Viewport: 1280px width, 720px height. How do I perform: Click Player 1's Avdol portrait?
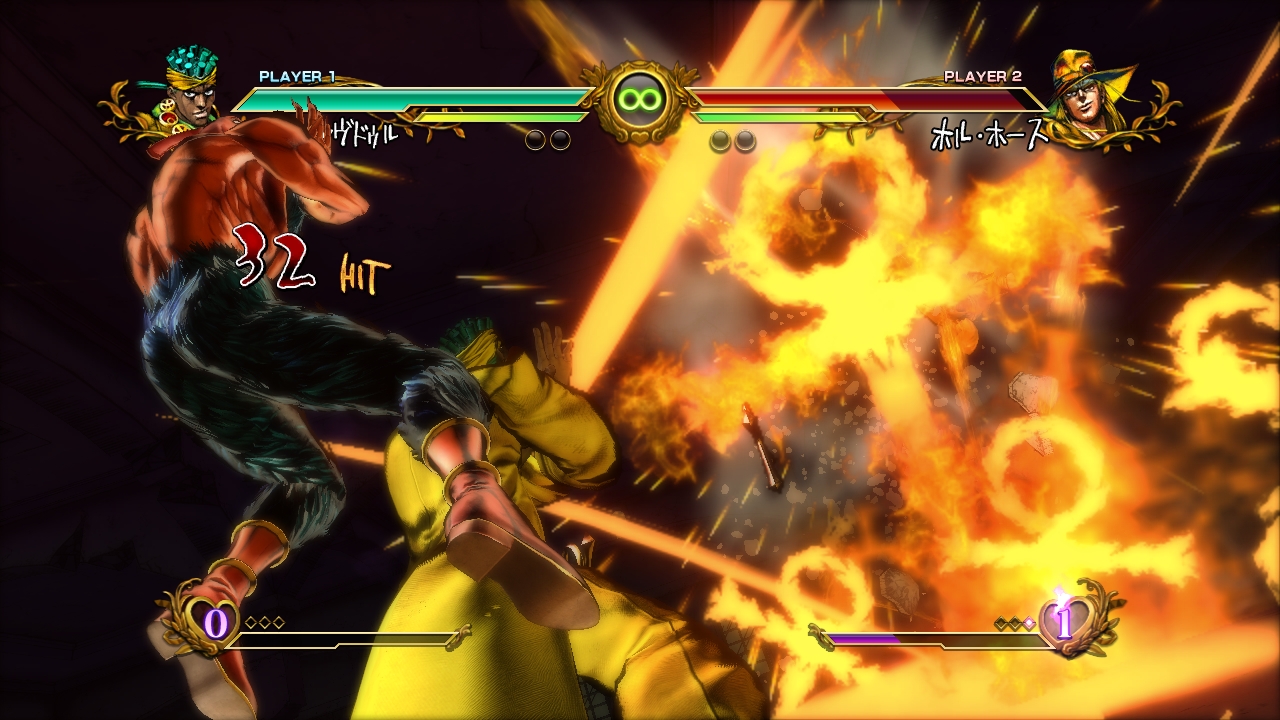point(190,92)
